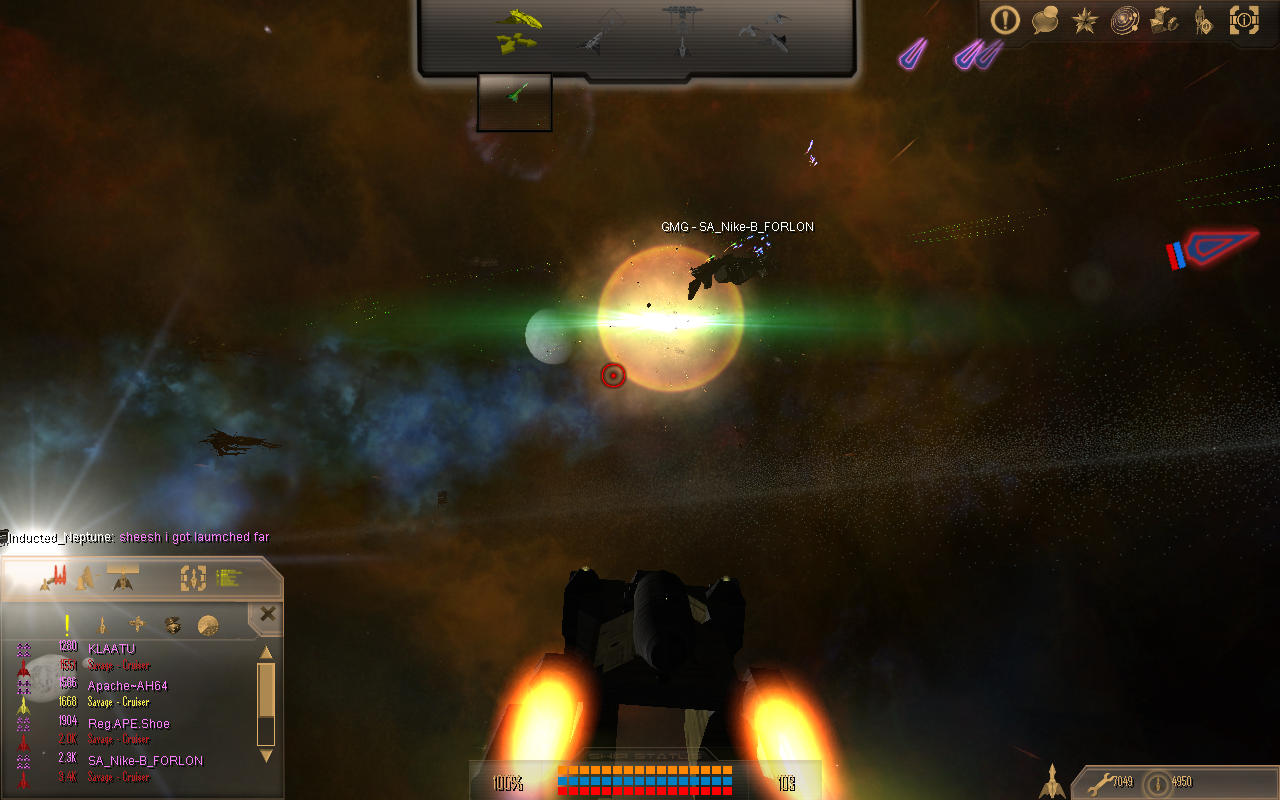Open the exclamation alerts icon in top toolbar
The width and height of the screenshot is (1280, 800).
click(x=1005, y=20)
